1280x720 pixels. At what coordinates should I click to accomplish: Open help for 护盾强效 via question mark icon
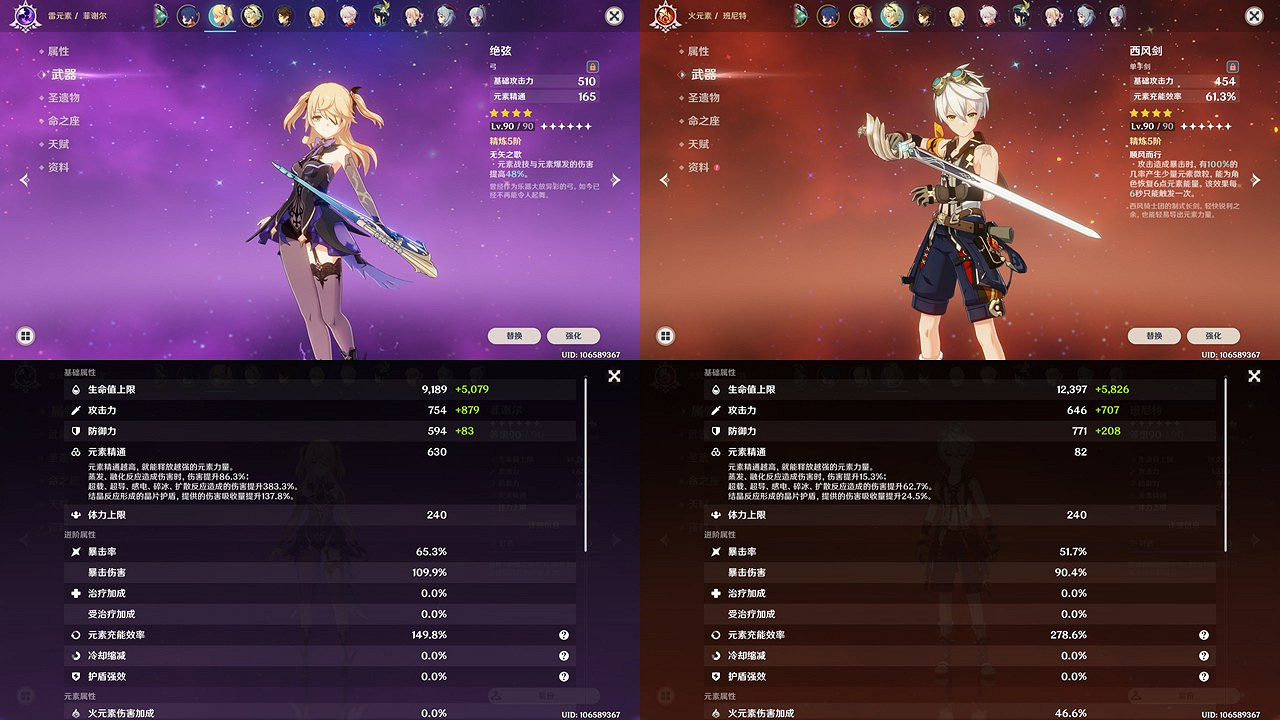(563, 676)
